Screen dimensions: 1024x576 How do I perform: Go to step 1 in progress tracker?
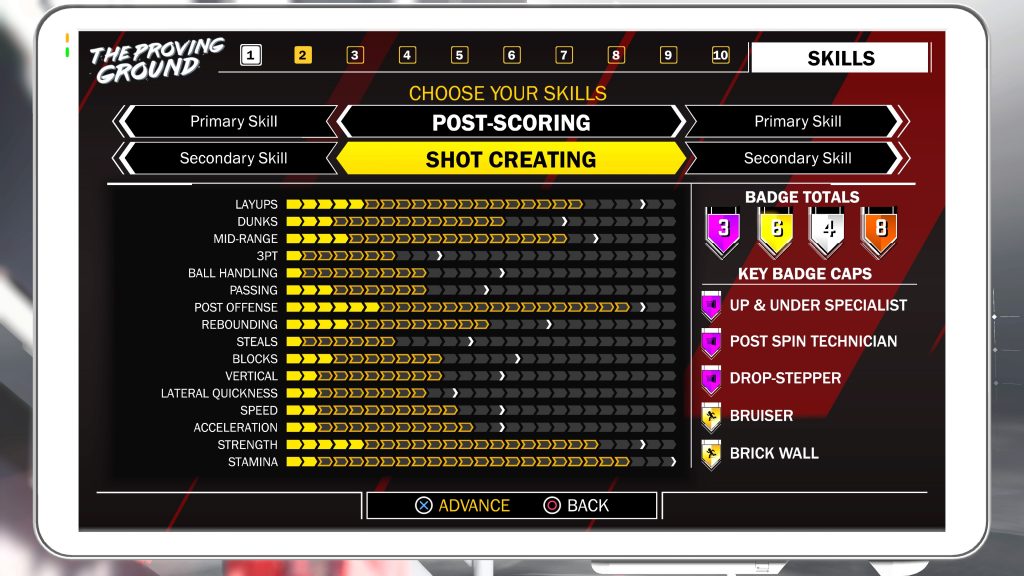point(251,55)
